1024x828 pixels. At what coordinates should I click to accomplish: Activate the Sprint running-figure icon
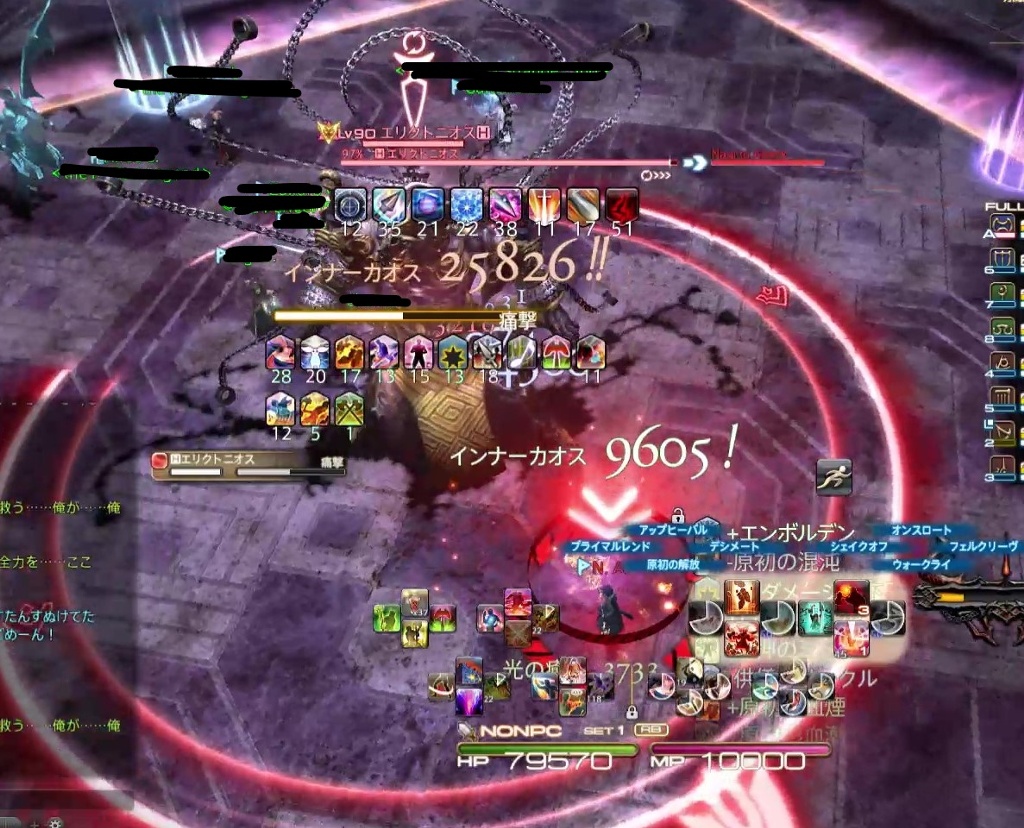pyautogui.click(x=833, y=477)
